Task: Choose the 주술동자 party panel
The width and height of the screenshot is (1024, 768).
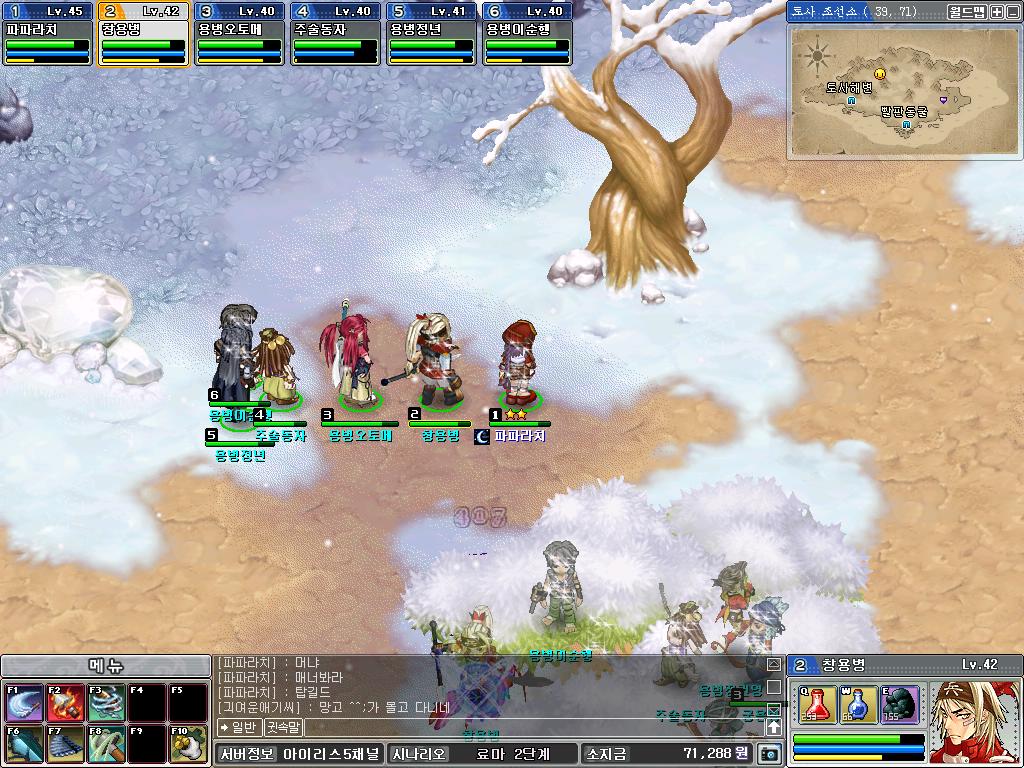Action: tap(335, 34)
